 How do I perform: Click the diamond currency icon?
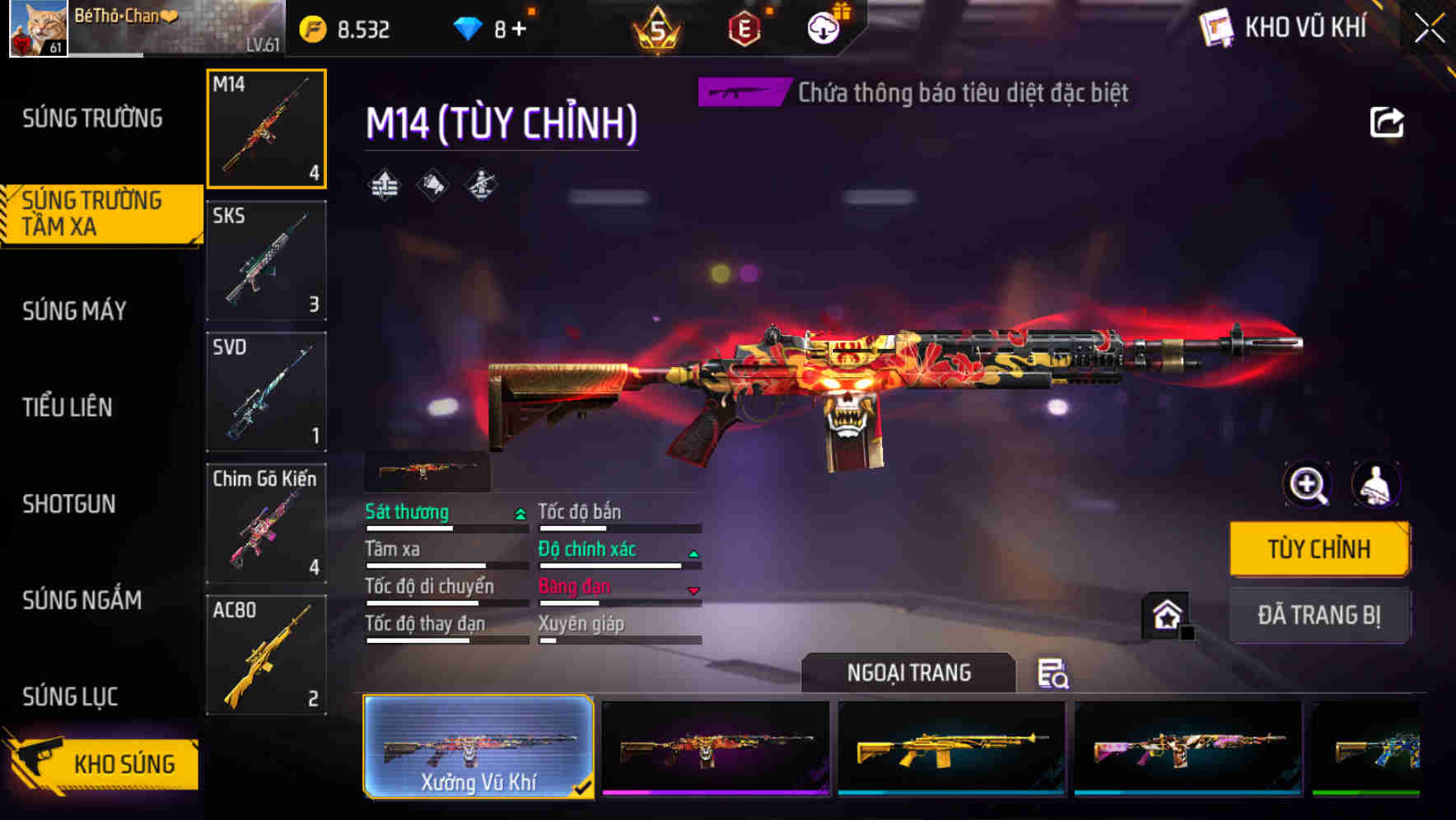[x=467, y=26]
